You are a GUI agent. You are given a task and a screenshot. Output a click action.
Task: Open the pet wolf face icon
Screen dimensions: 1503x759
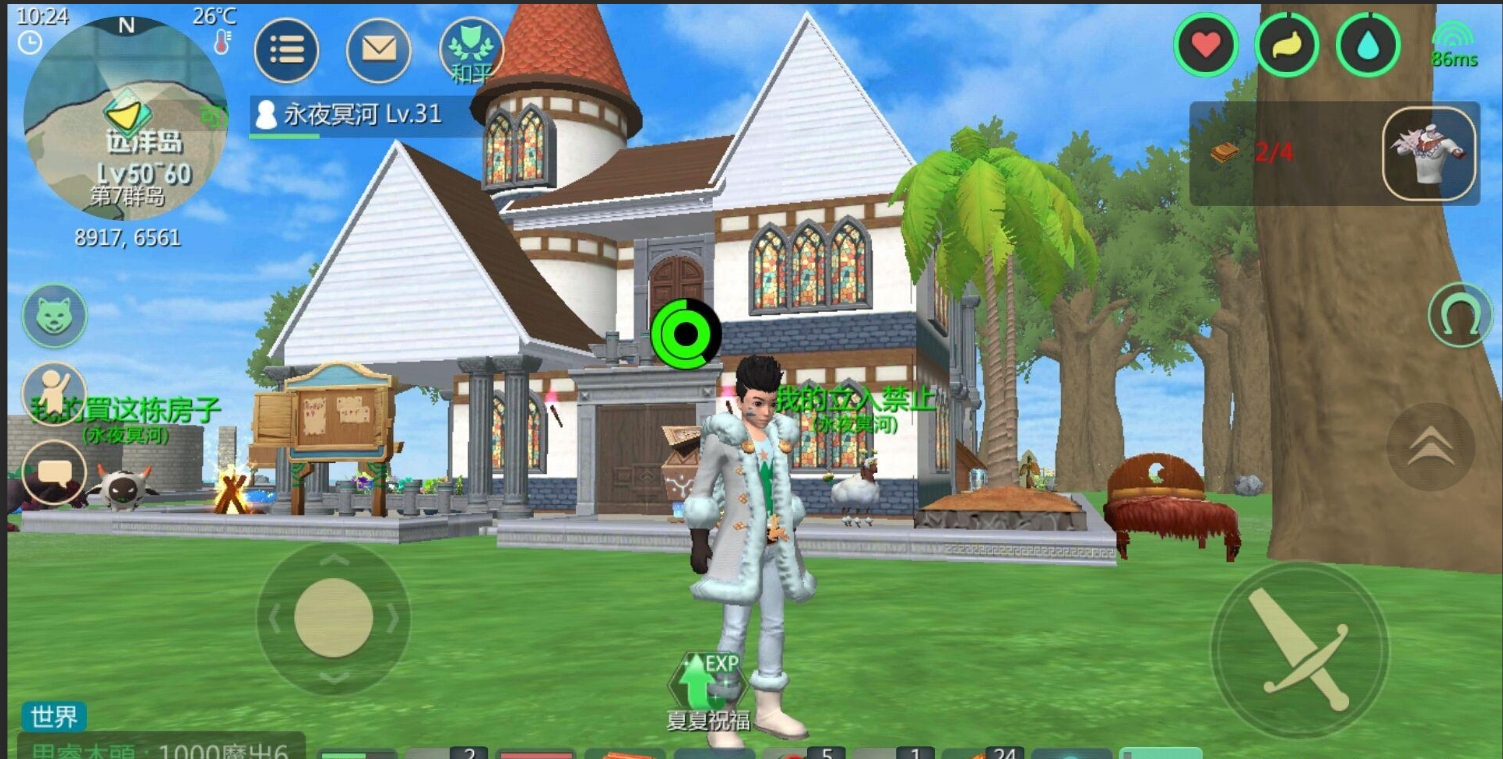[55, 316]
